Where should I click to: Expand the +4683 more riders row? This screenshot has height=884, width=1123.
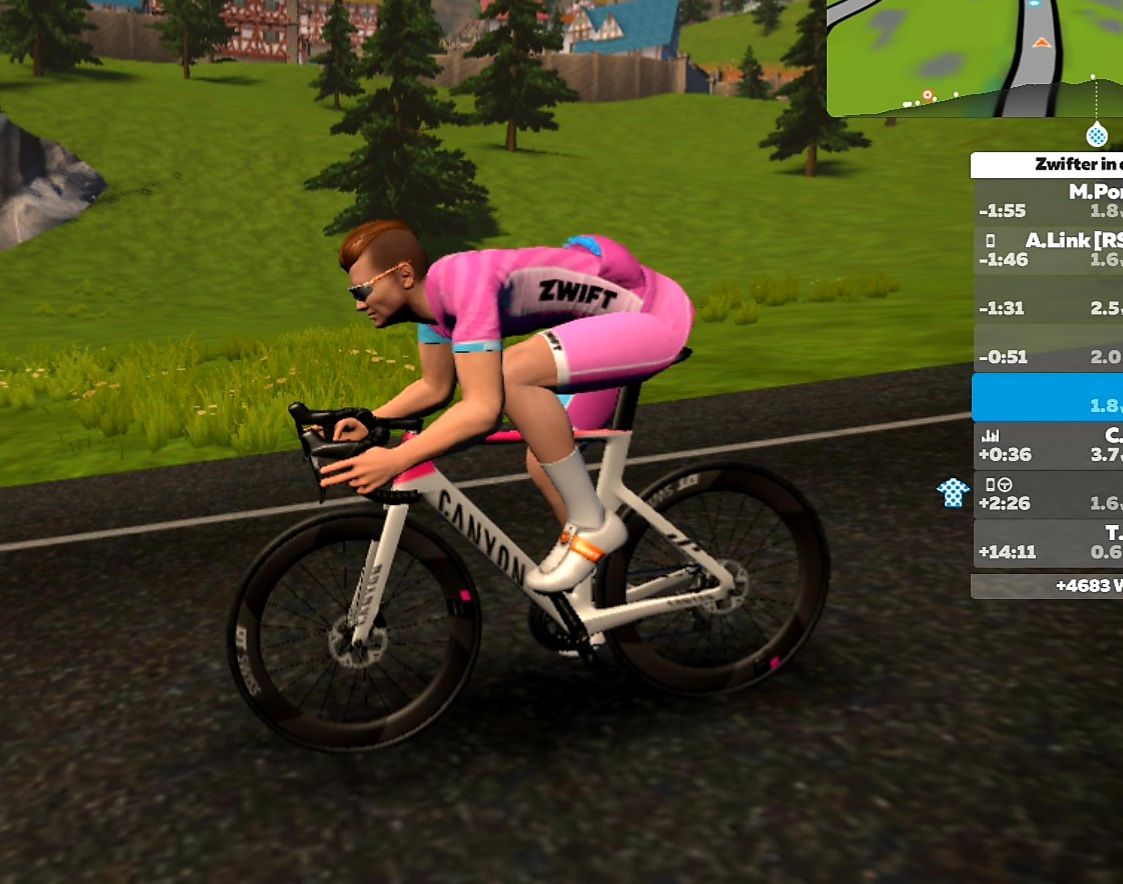coord(1047,586)
